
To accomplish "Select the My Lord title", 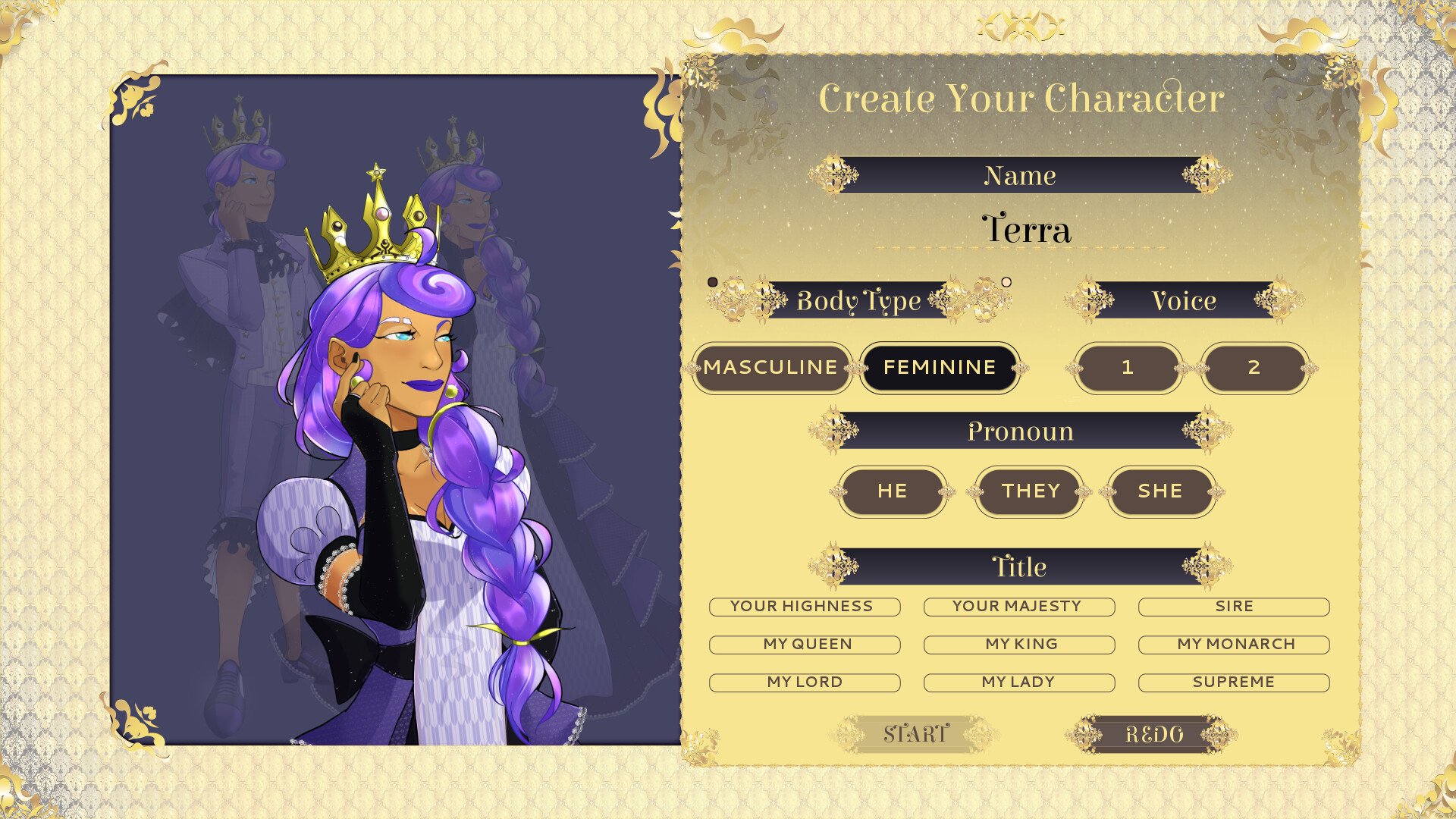I will click(x=804, y=682).
